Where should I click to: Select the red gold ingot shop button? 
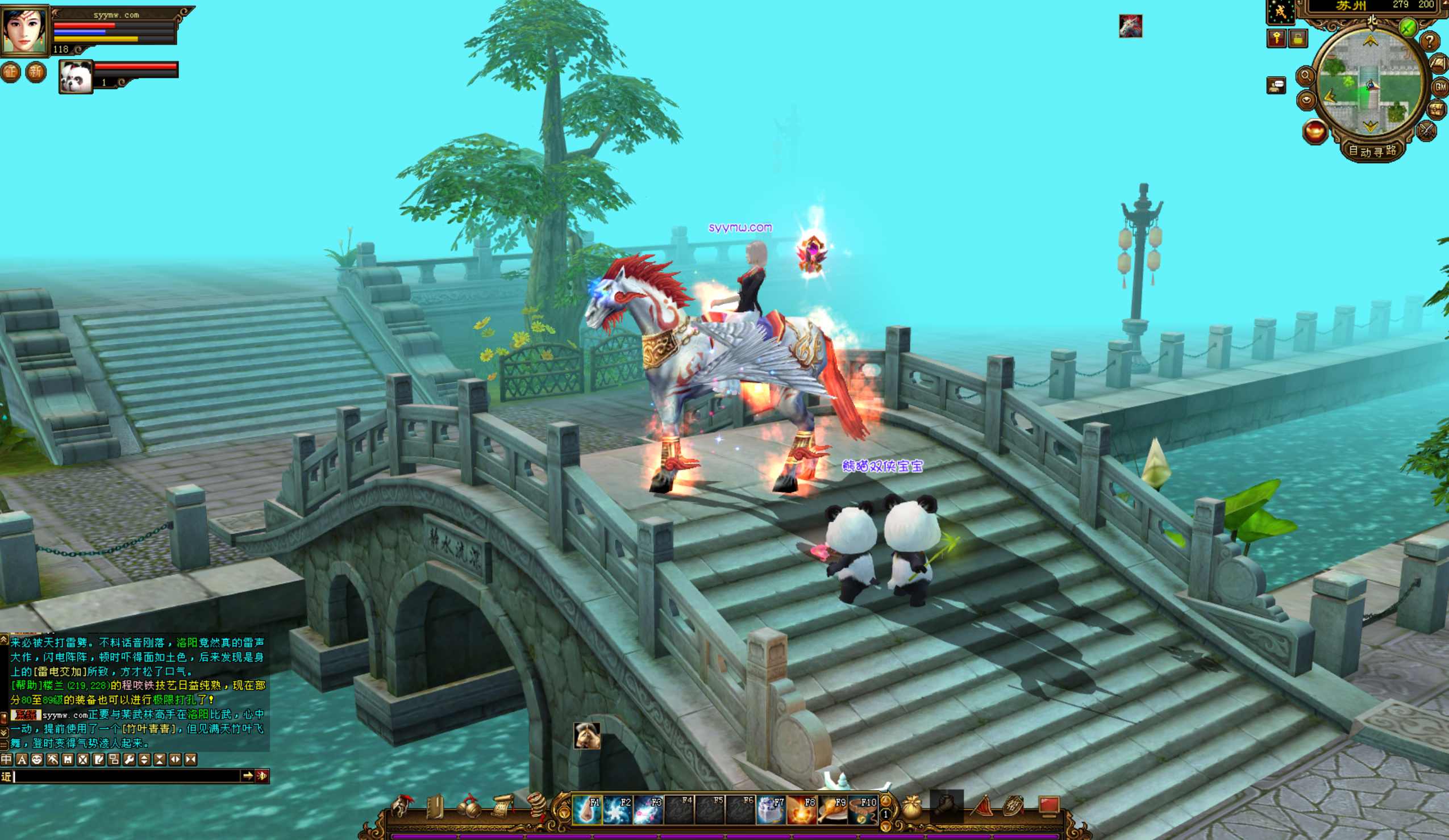click(x=1314, y=132)
